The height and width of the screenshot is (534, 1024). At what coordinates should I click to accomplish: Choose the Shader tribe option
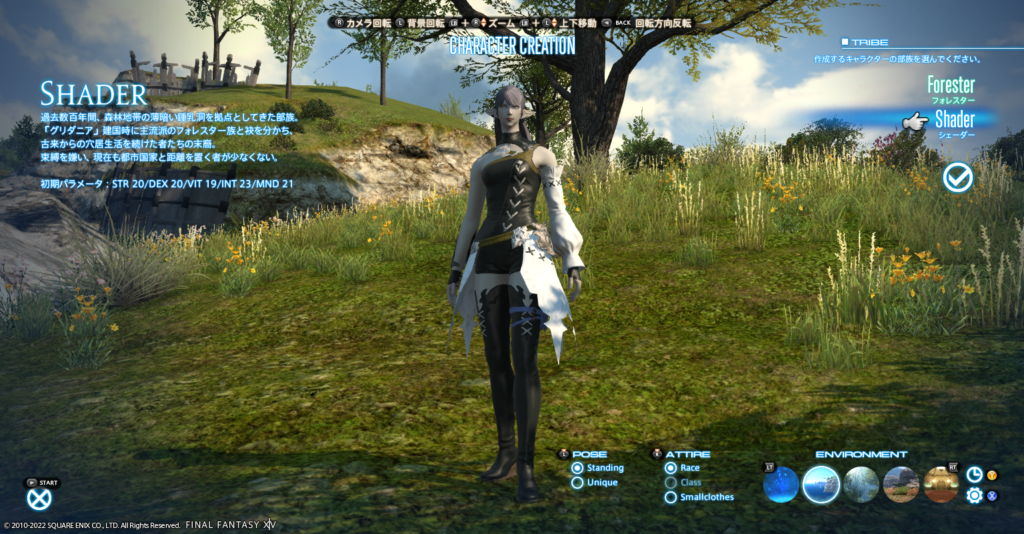[954, 121]
